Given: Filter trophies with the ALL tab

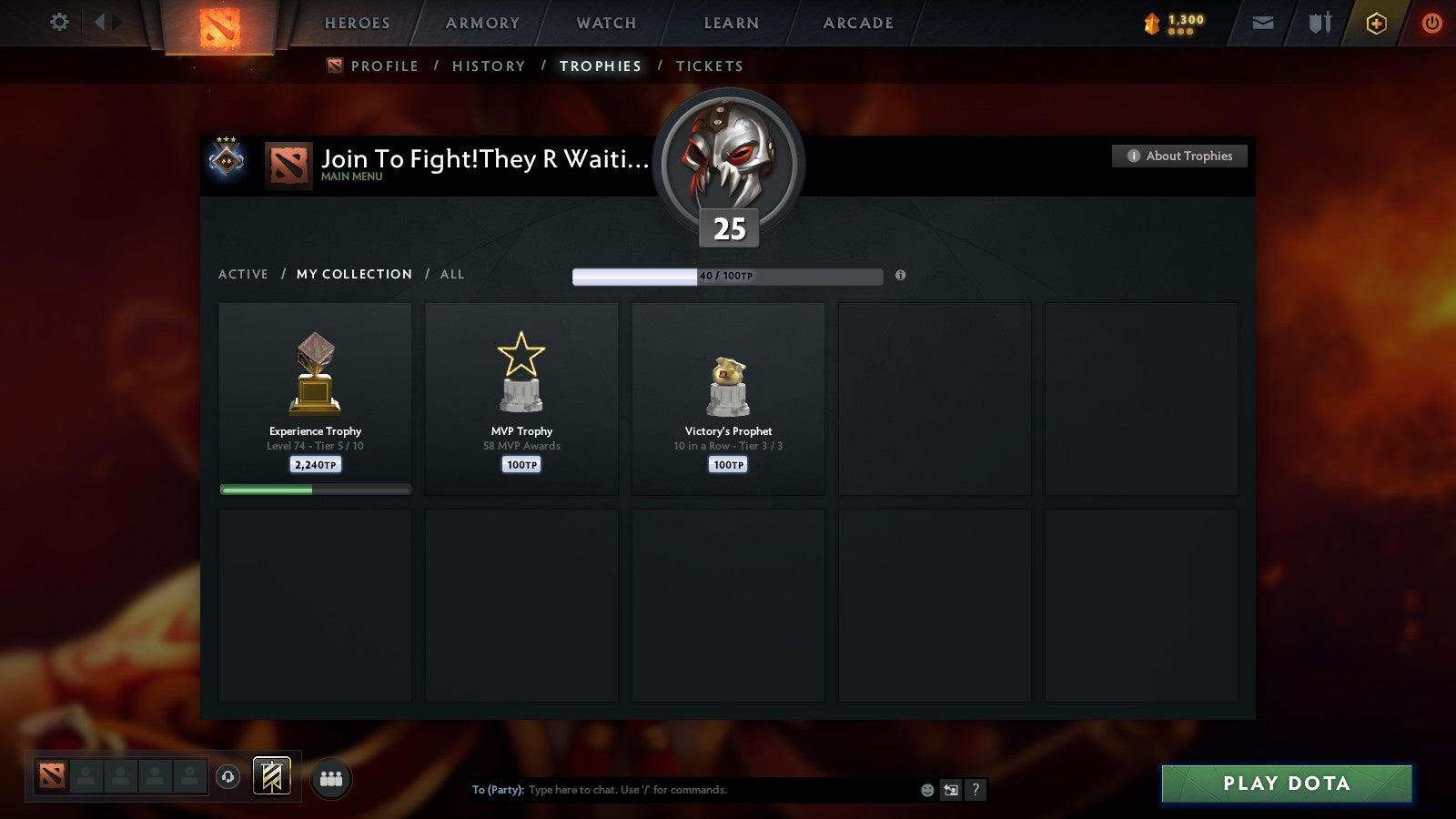Looking at the screenshot, I should (x=452, y=274).
